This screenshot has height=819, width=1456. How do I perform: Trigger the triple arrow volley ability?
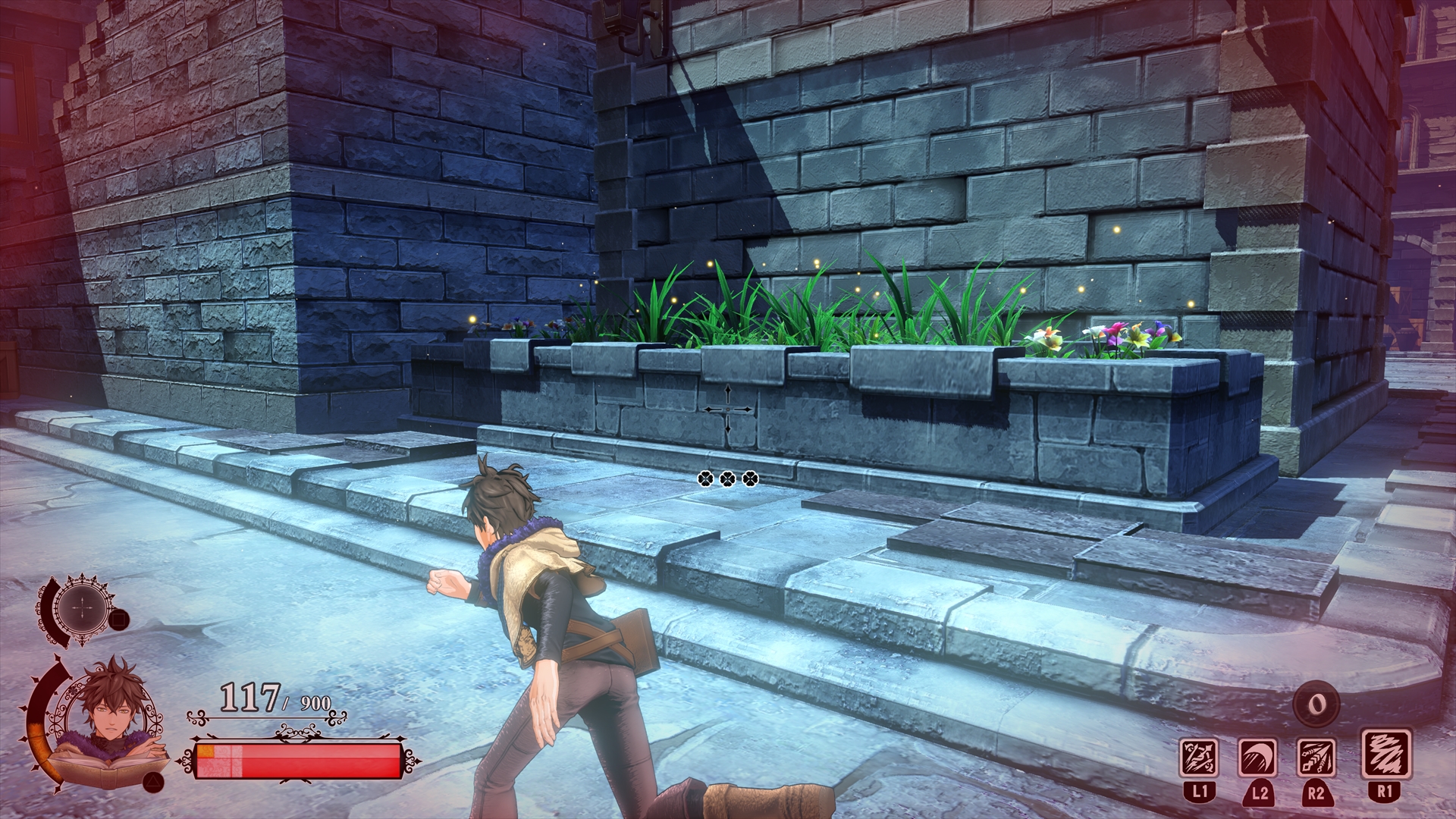pyautogui.click(x=1316, y=758)
